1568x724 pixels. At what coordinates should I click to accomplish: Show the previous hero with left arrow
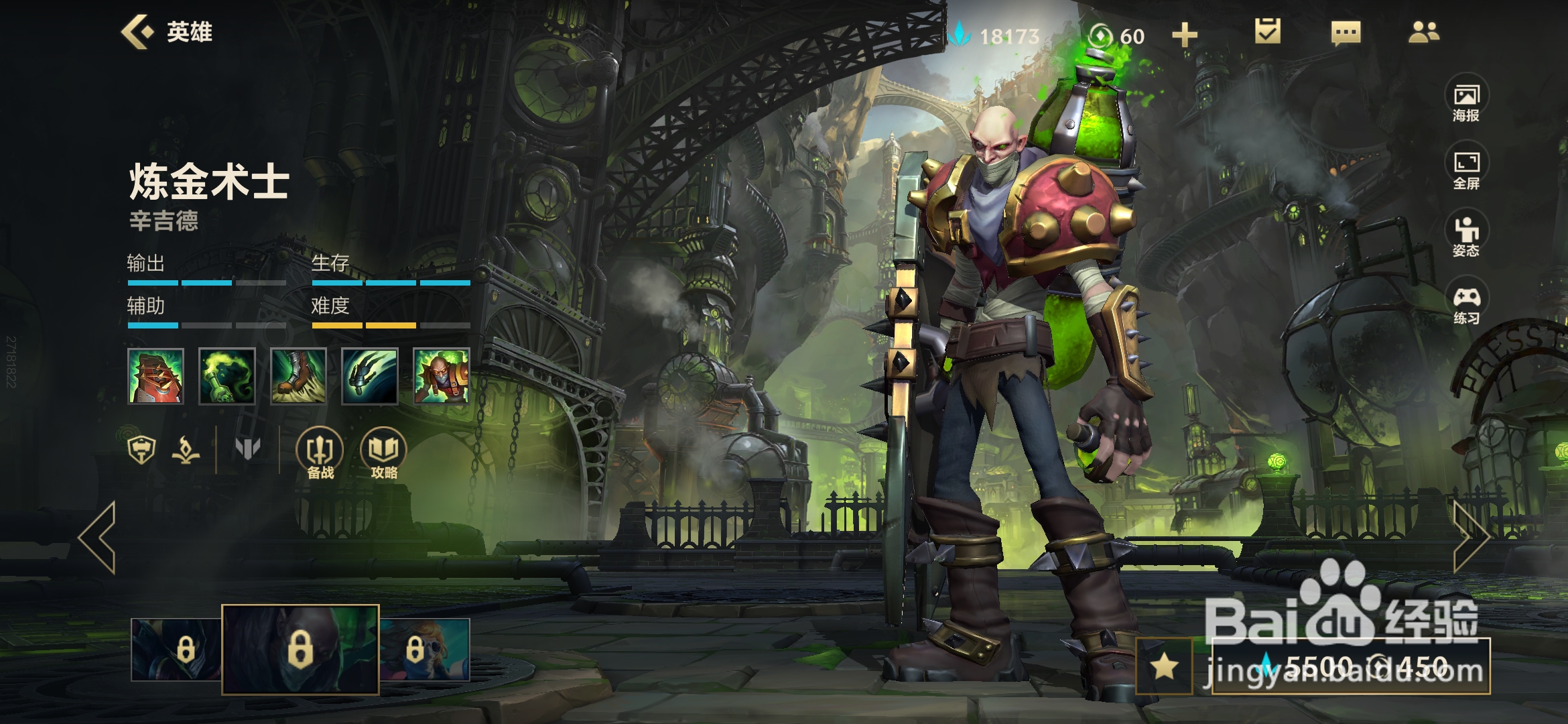coord(98,537)
